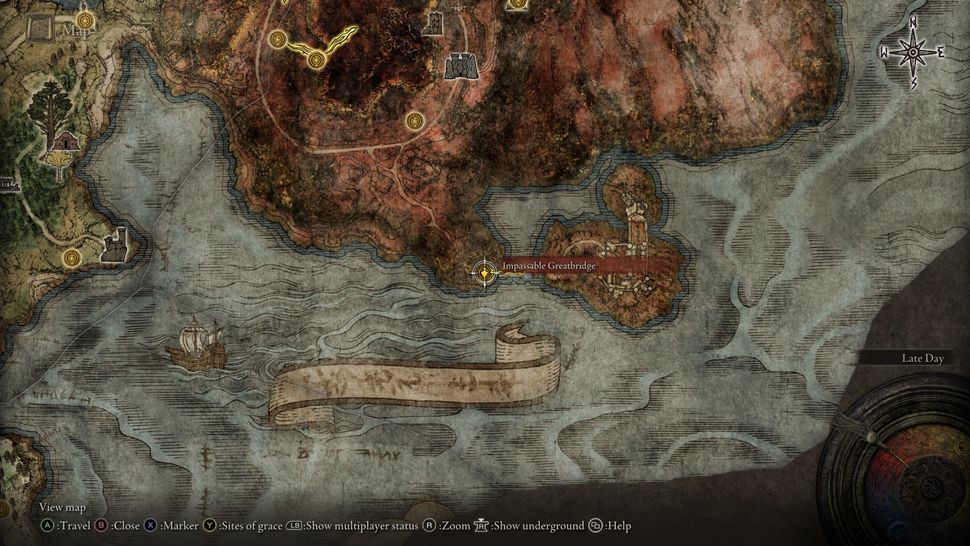Select the Impassable Greatbridge site of grace
This screenshot has height=546, width=970.
[485, 271]
